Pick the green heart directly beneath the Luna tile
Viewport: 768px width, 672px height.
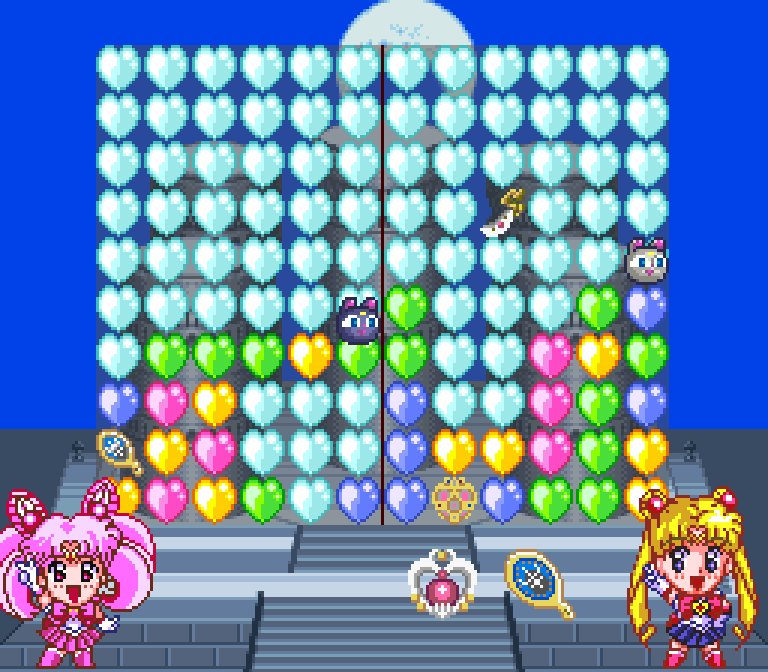(x=359, y=358)
